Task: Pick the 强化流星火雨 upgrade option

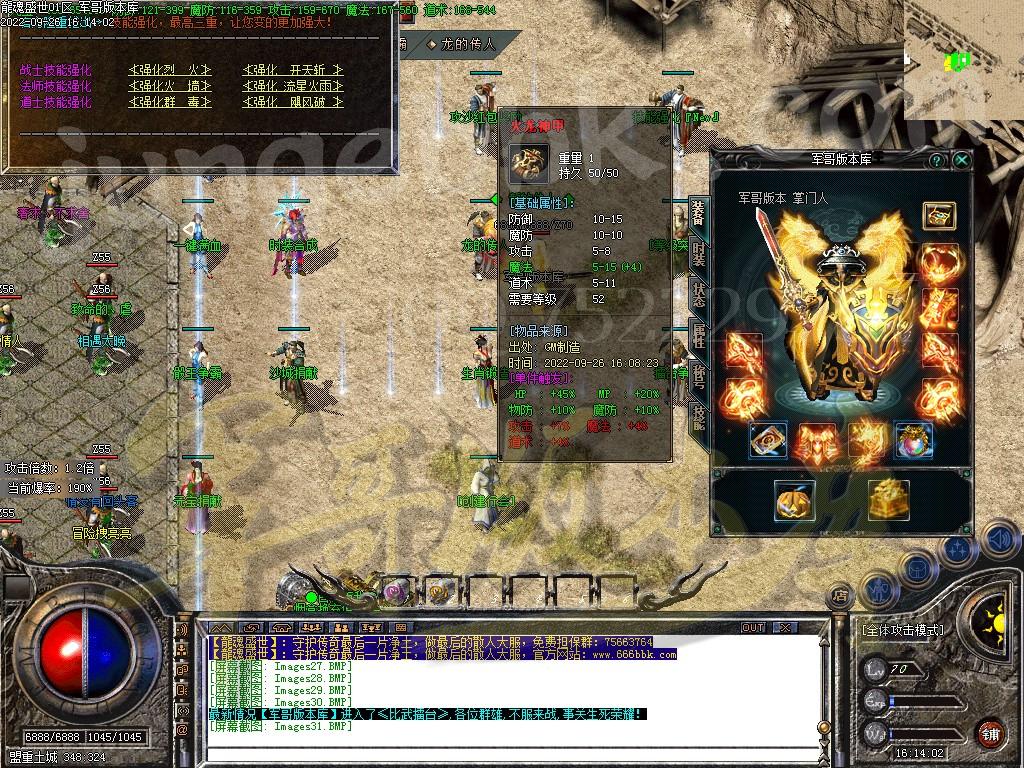Action: (293, 86)
